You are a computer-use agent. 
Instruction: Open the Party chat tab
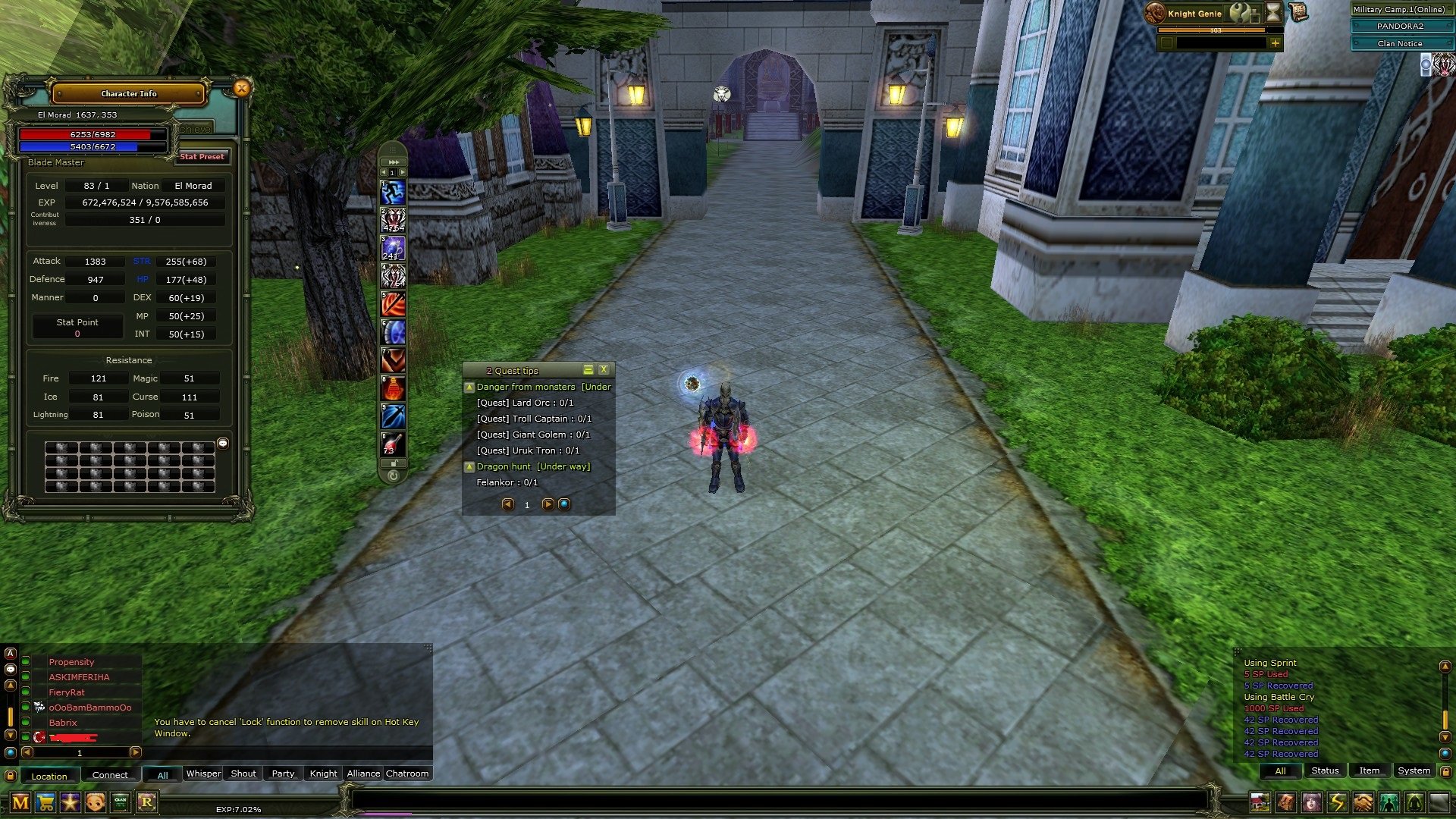283,773
